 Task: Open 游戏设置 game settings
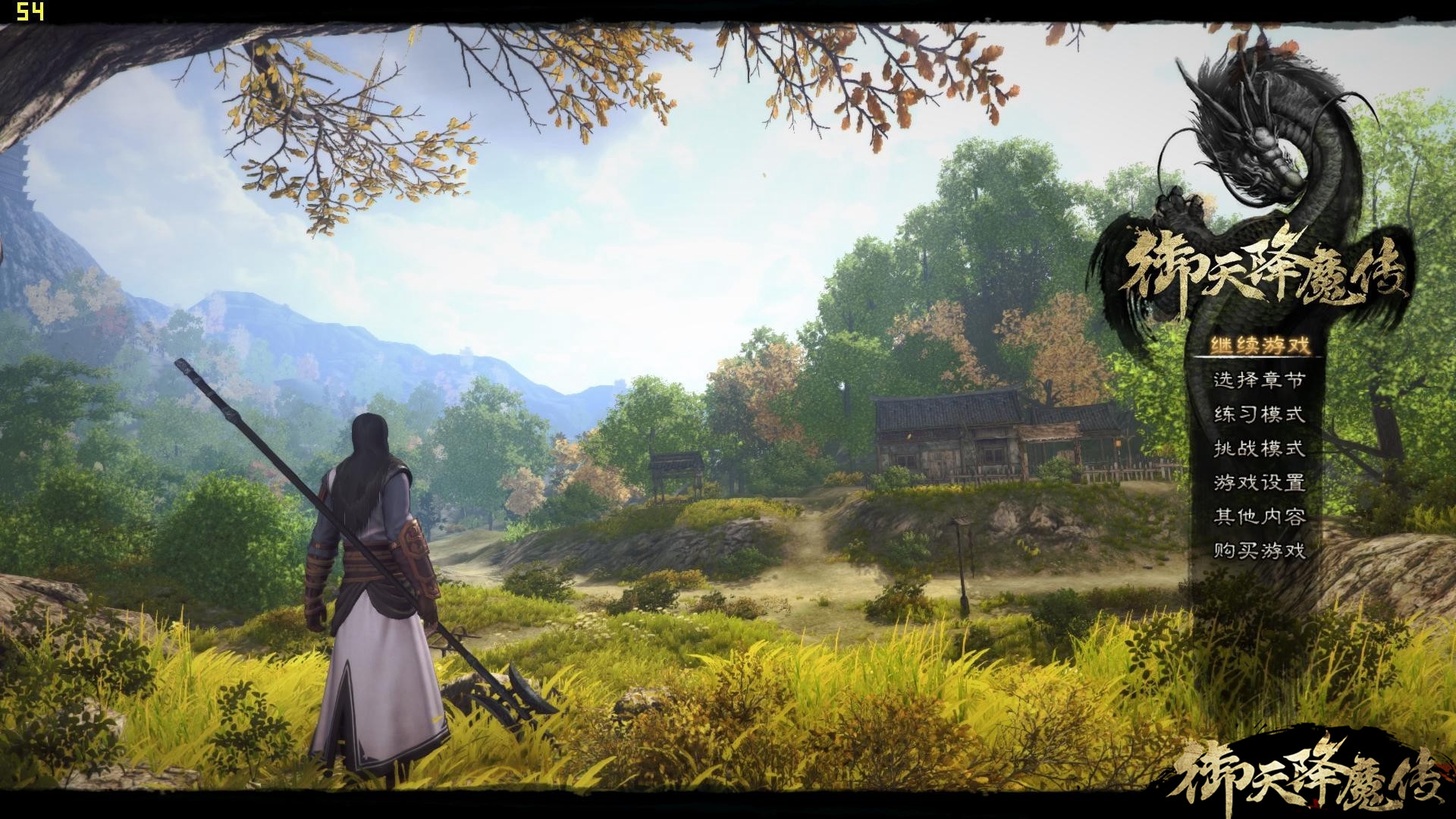tap(1260, 482)
